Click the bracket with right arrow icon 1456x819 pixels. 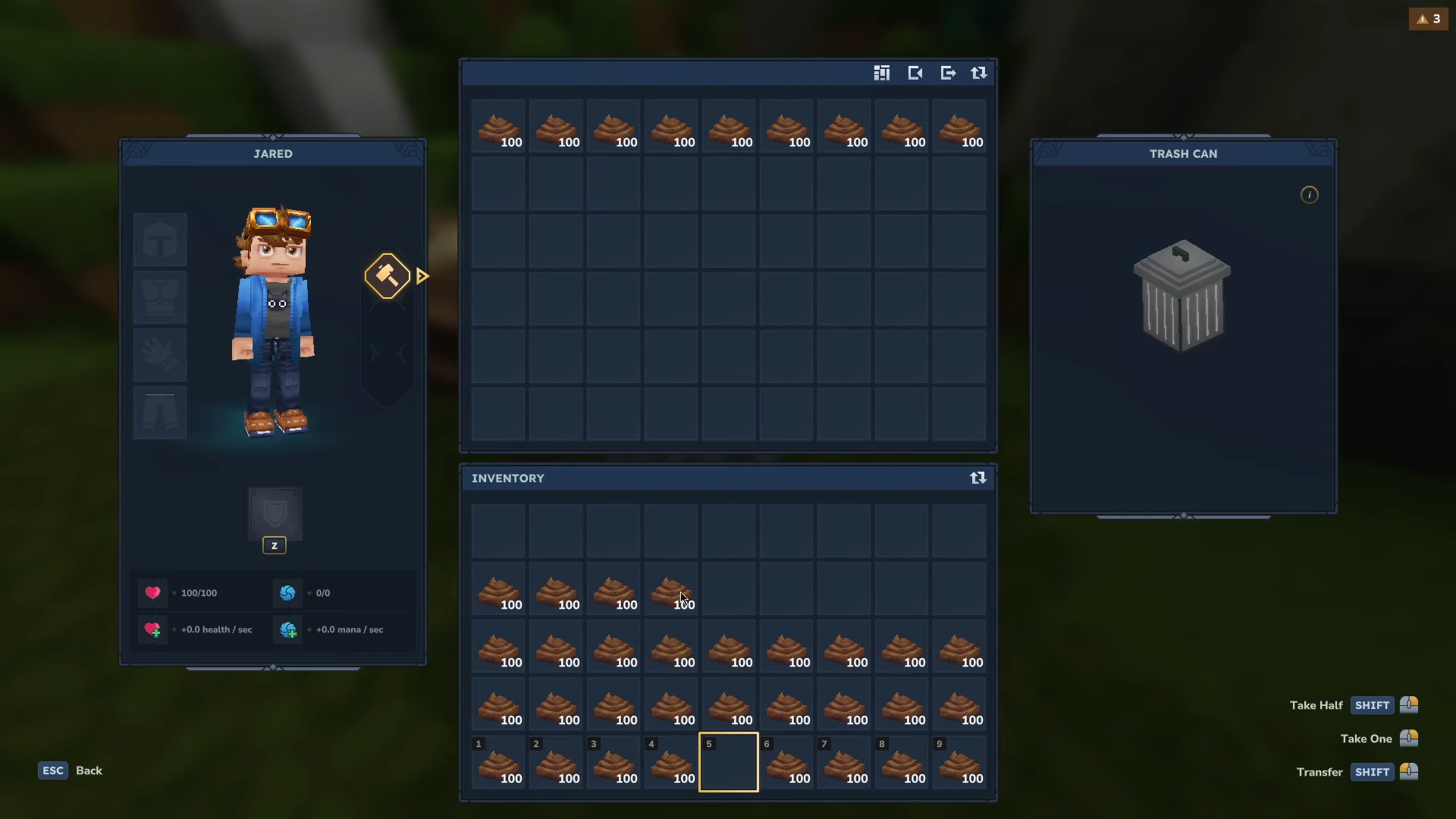(x=948, y=73)
